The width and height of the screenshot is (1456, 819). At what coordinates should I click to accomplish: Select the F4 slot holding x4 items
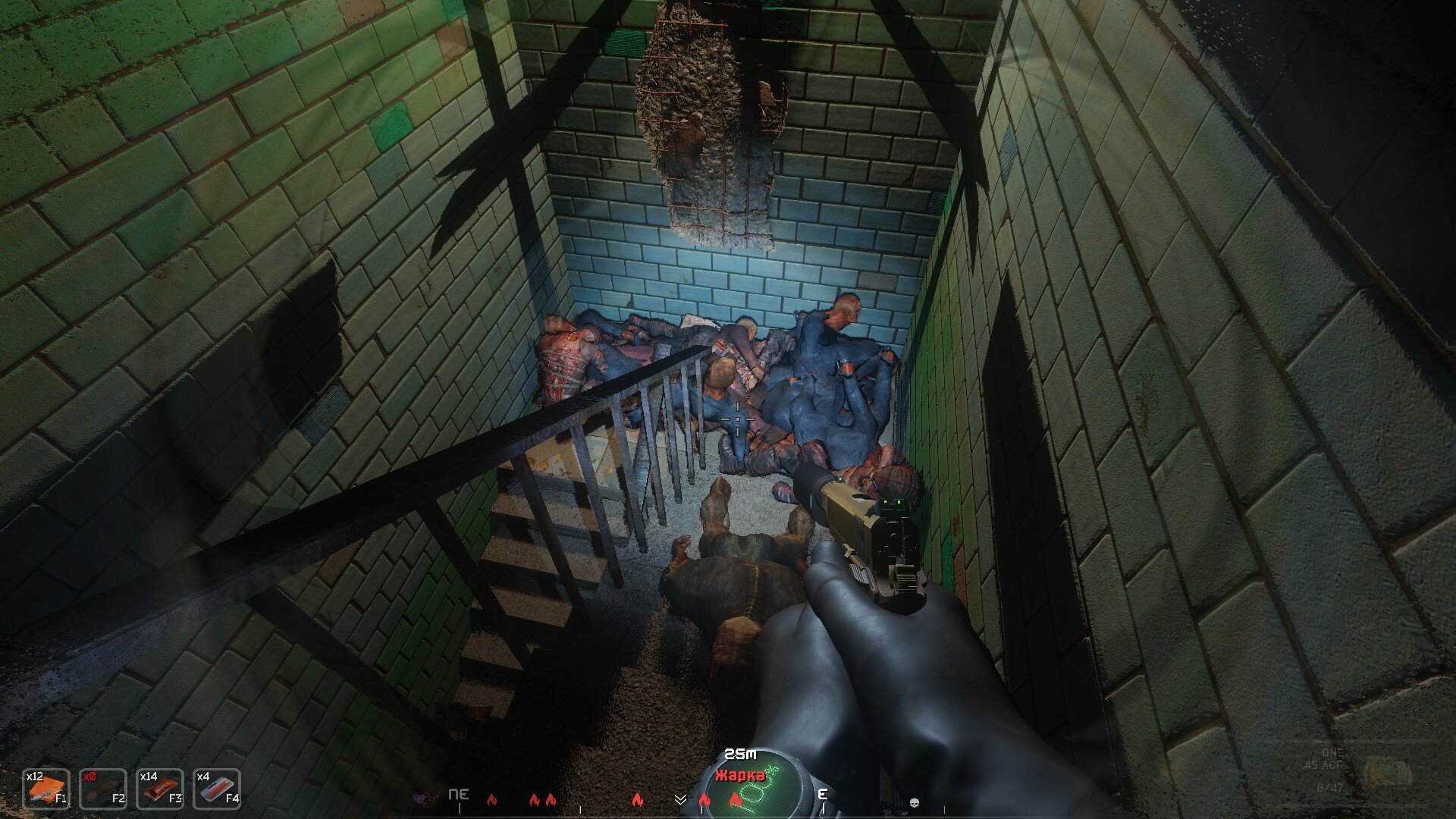pos(217,789)
